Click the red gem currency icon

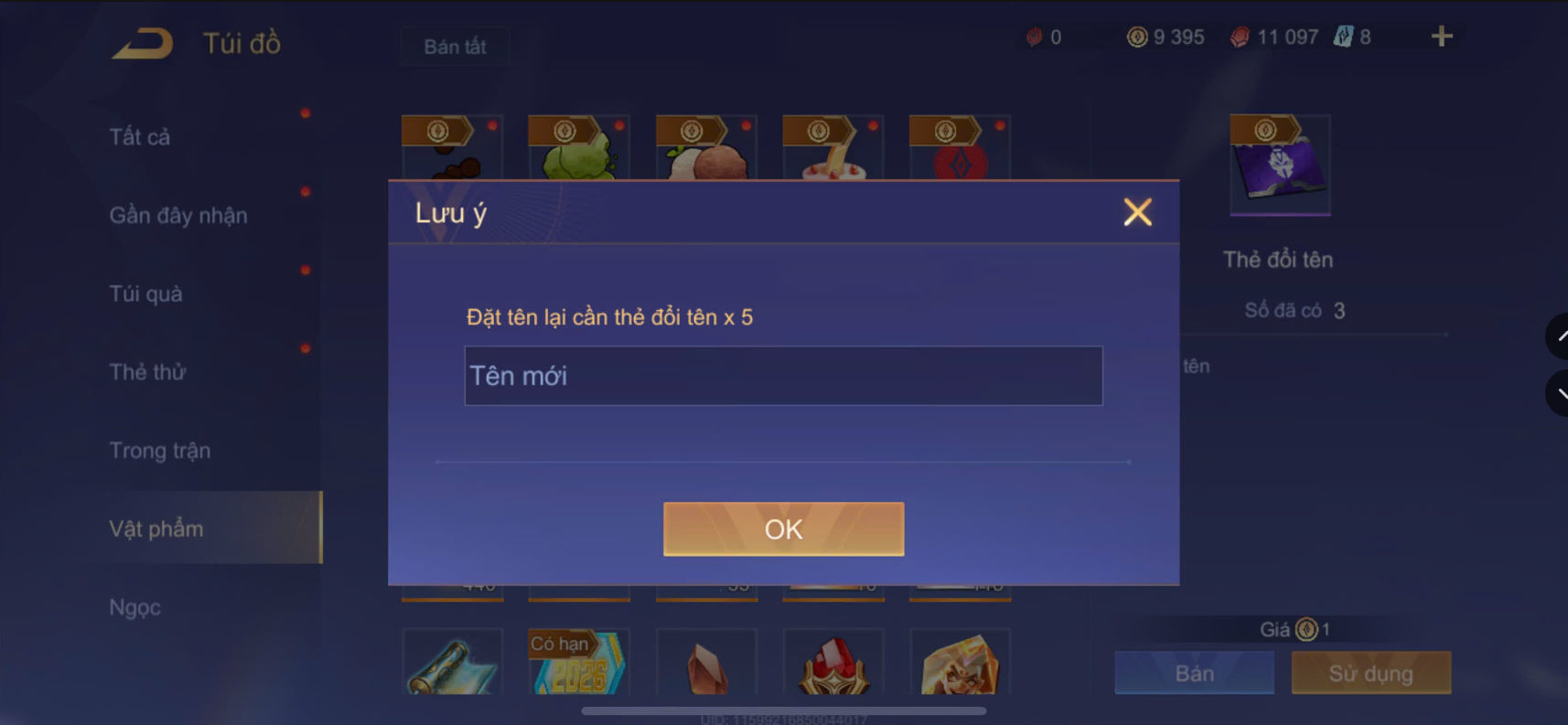click(x=1240, y=37)
